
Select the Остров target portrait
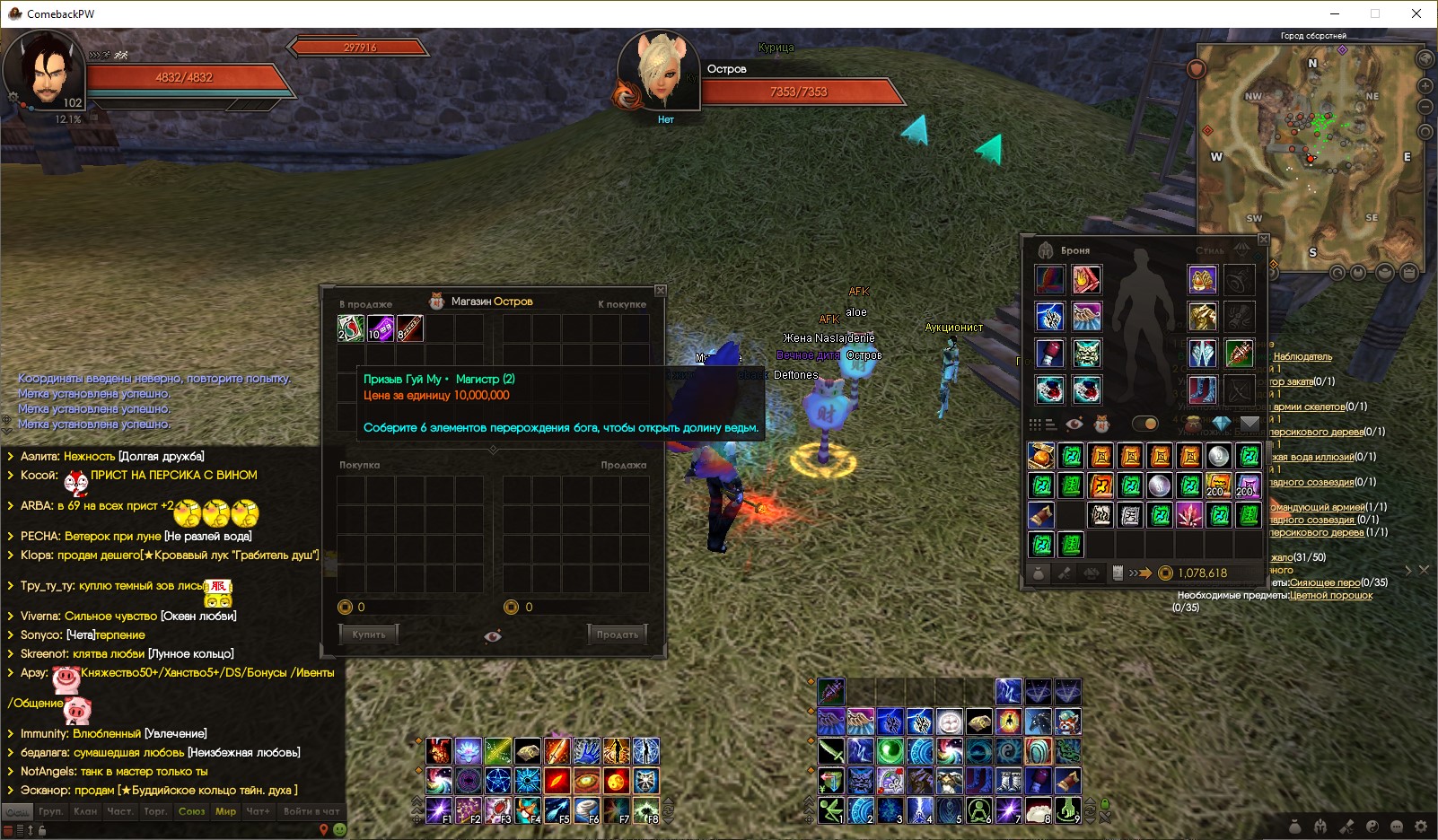tap(662, 72)
